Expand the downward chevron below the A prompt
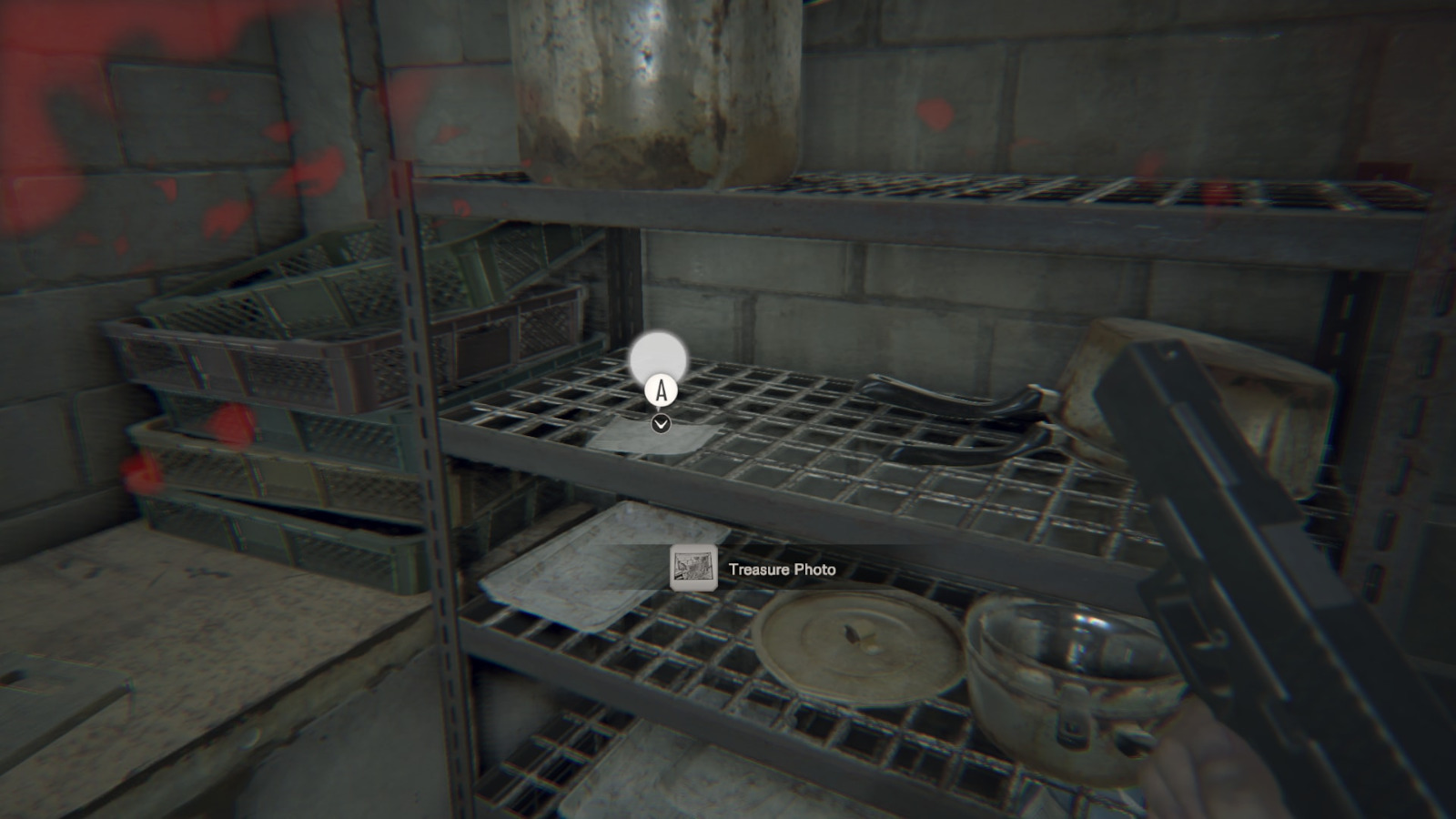The width and height of the screenshot is (1456, 819). point(661,422)
